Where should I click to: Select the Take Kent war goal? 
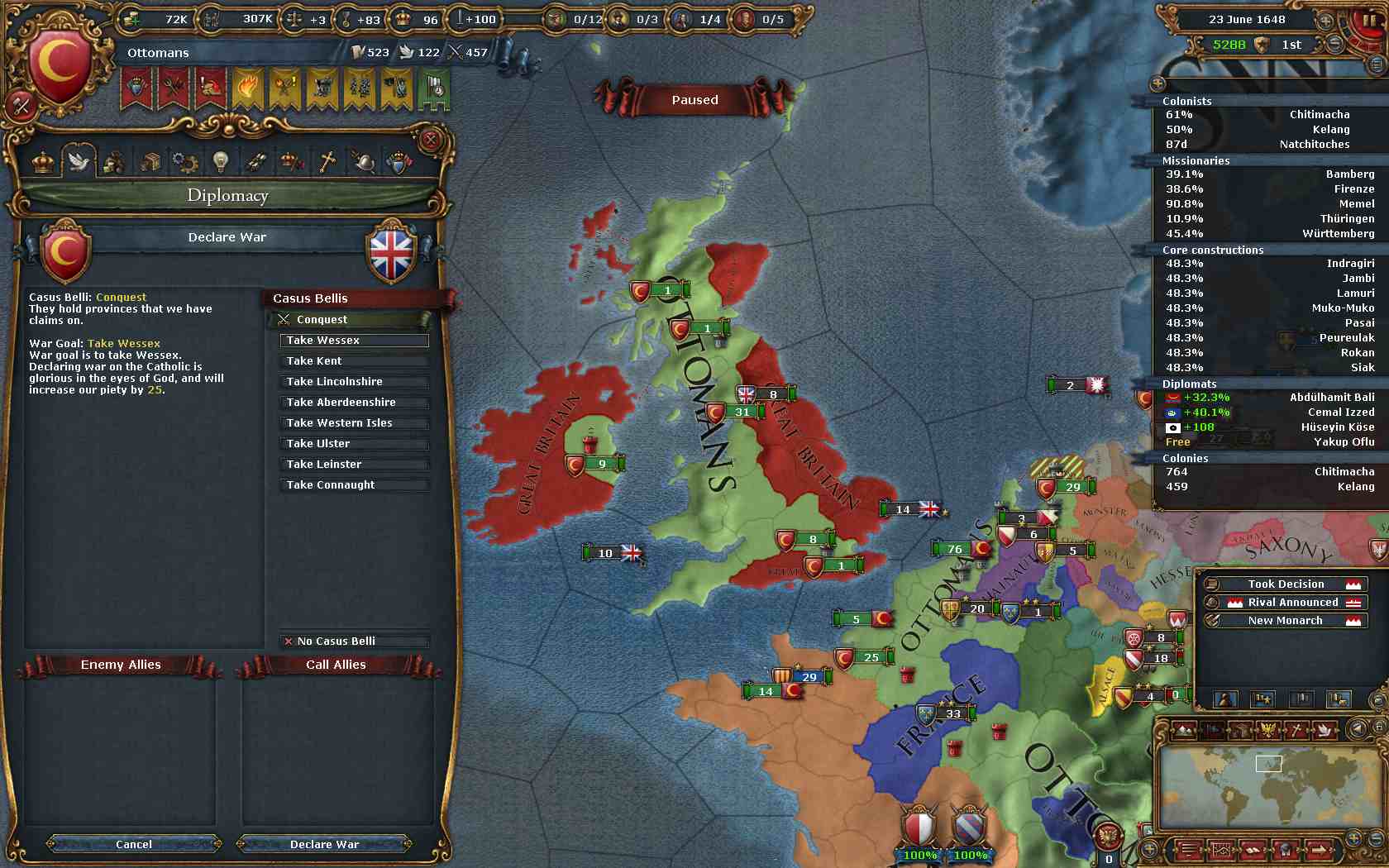click(354, 361)
